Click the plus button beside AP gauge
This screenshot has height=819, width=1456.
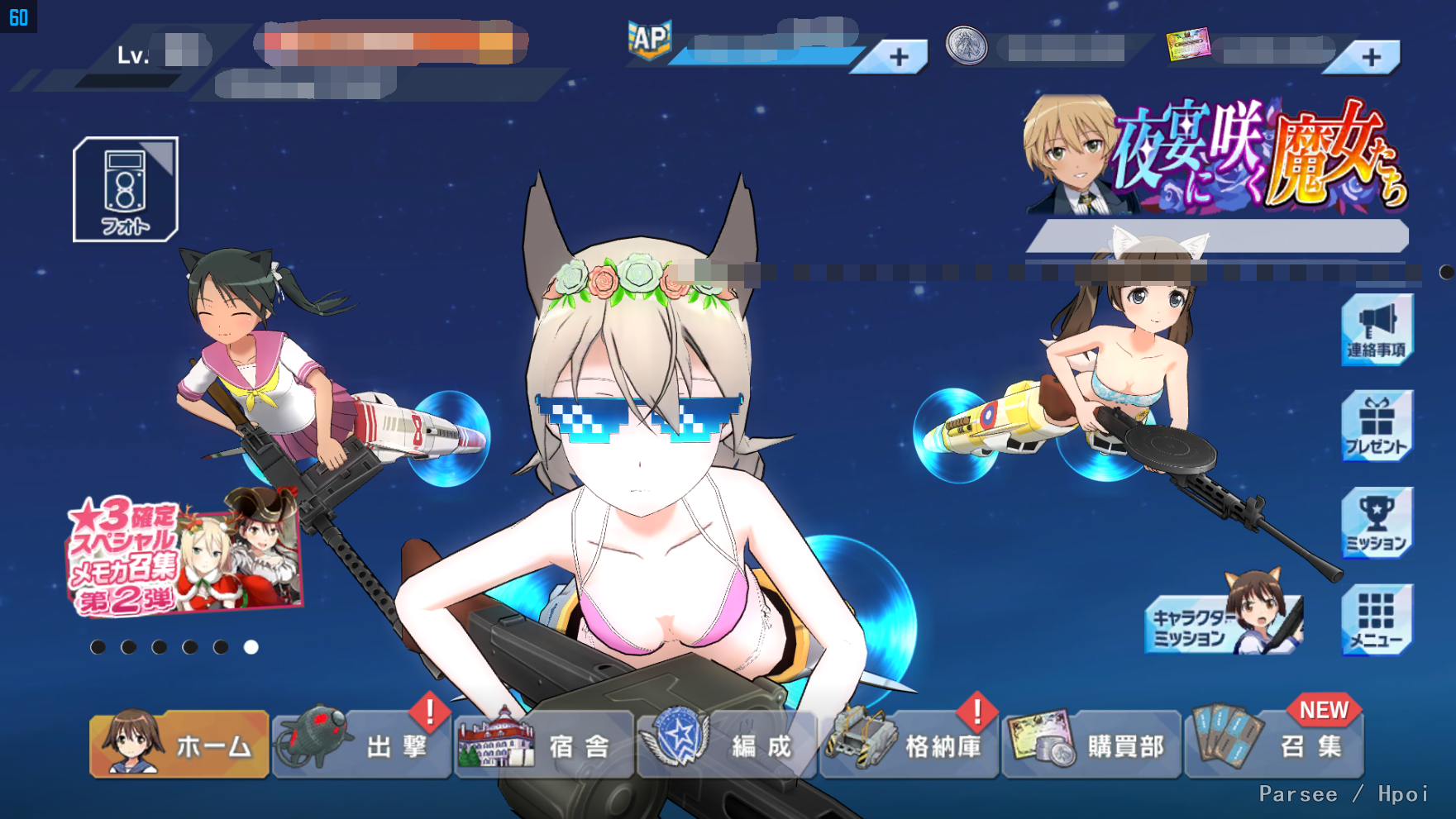point(899,57)
